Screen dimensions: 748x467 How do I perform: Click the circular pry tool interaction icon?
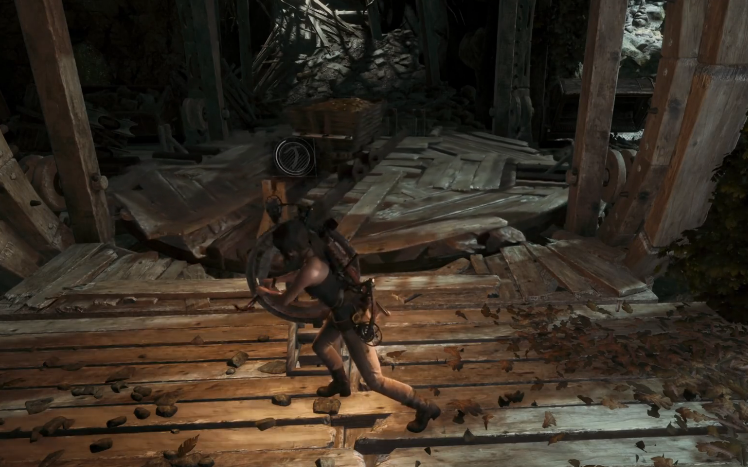tap(295, 157)
